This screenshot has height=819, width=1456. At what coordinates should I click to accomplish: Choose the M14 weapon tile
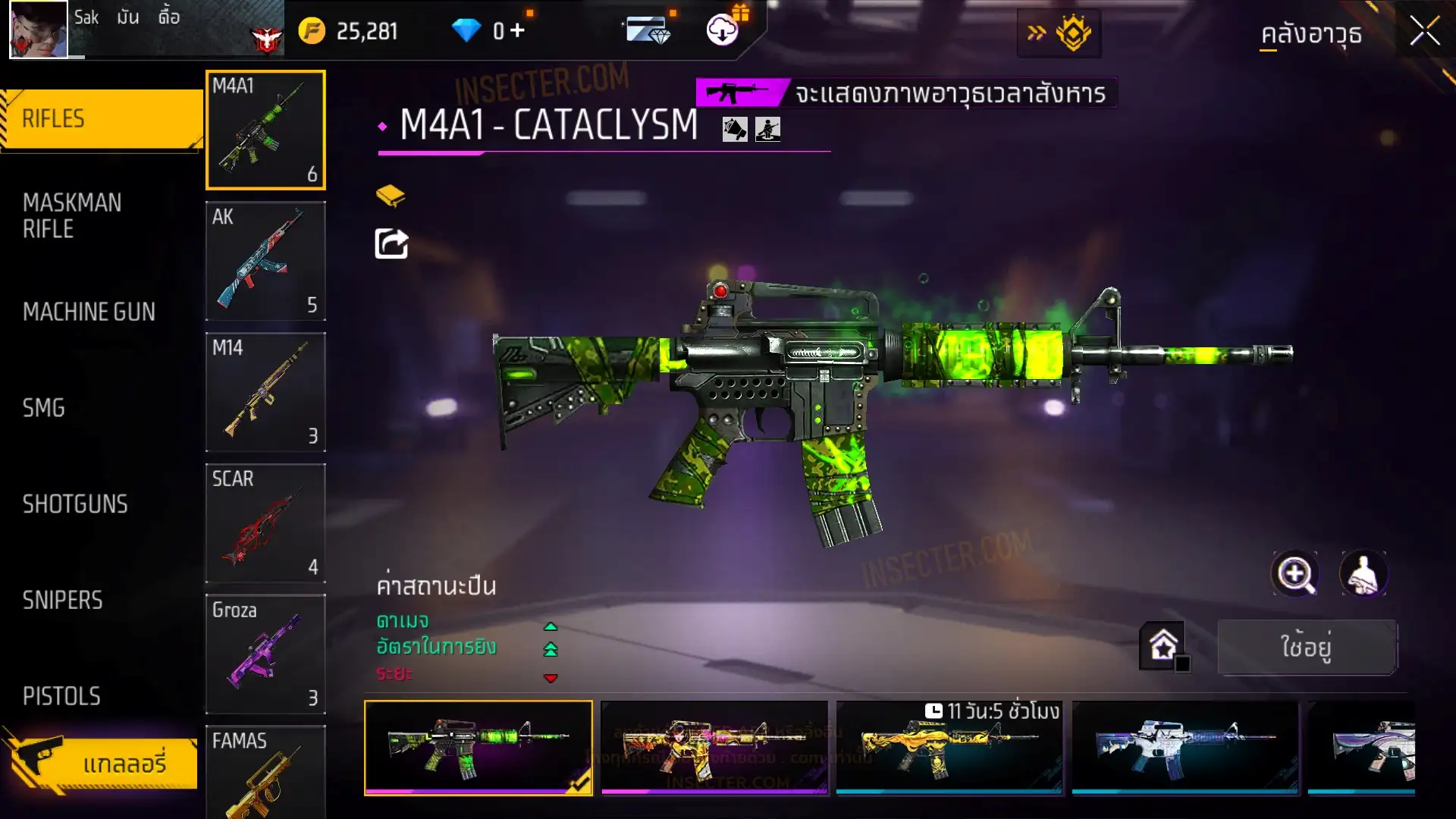click(265, 392)
